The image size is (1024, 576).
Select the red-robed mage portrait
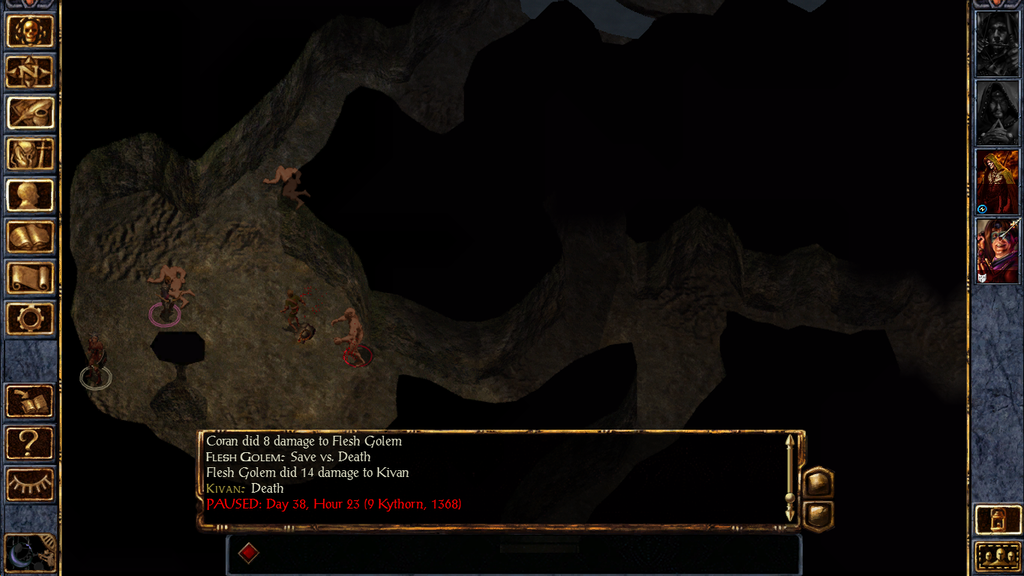pos(997,181)
